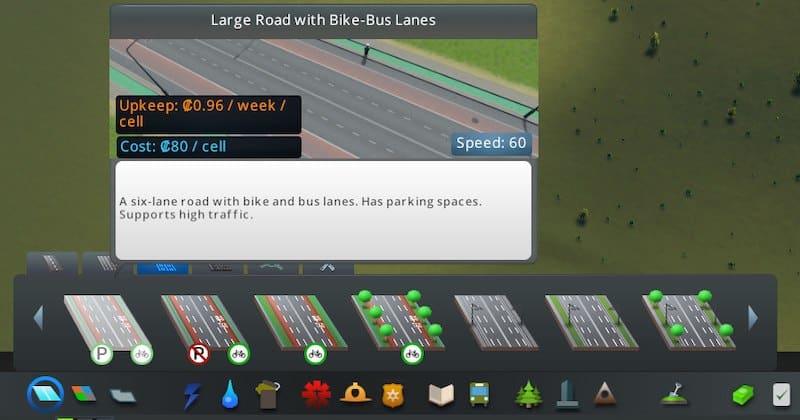Open the Economy money panel
The width and height of the screenshot is (800, 420).
[x=745, y=394]
